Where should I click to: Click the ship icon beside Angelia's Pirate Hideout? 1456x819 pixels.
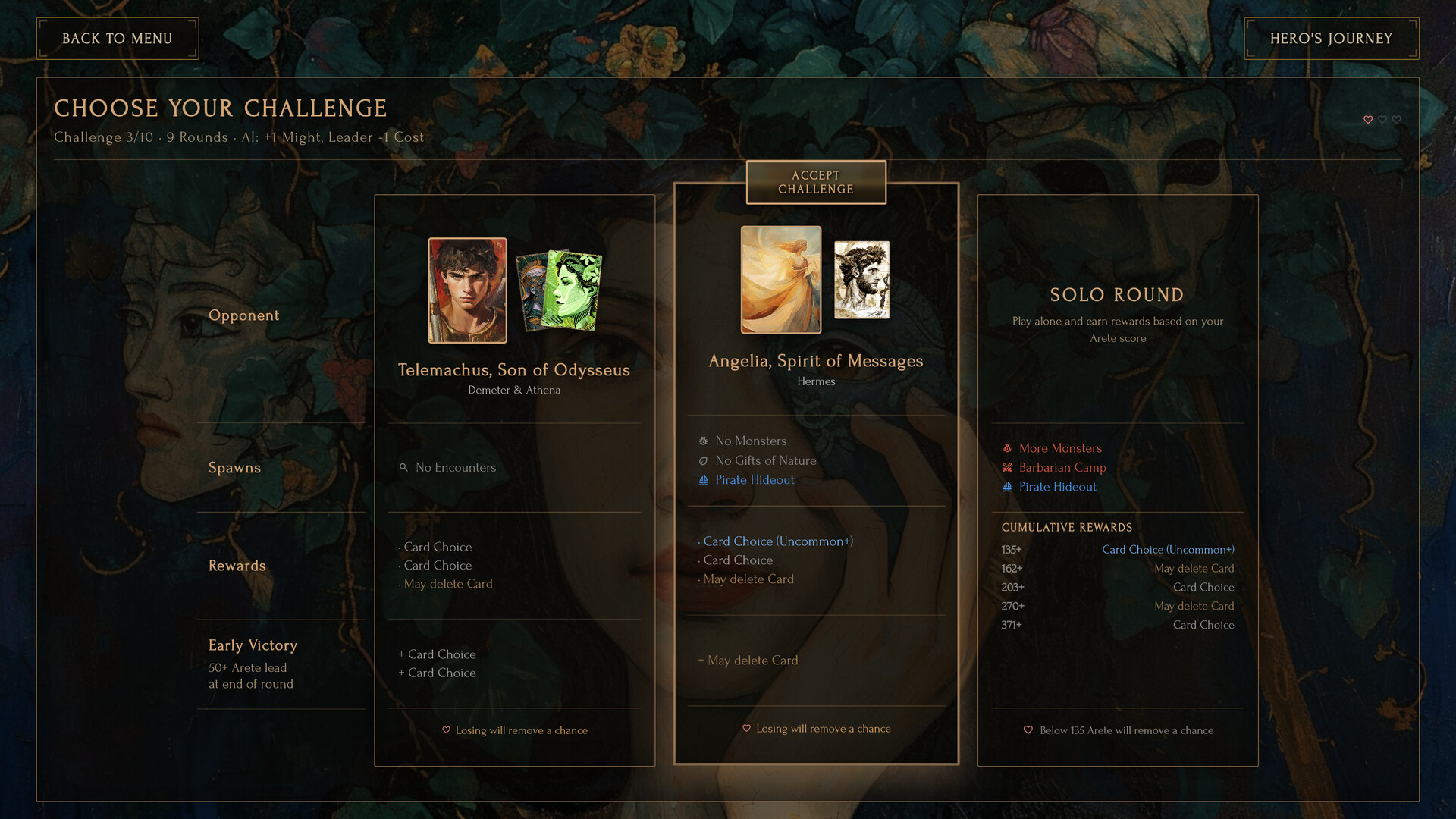703,479
